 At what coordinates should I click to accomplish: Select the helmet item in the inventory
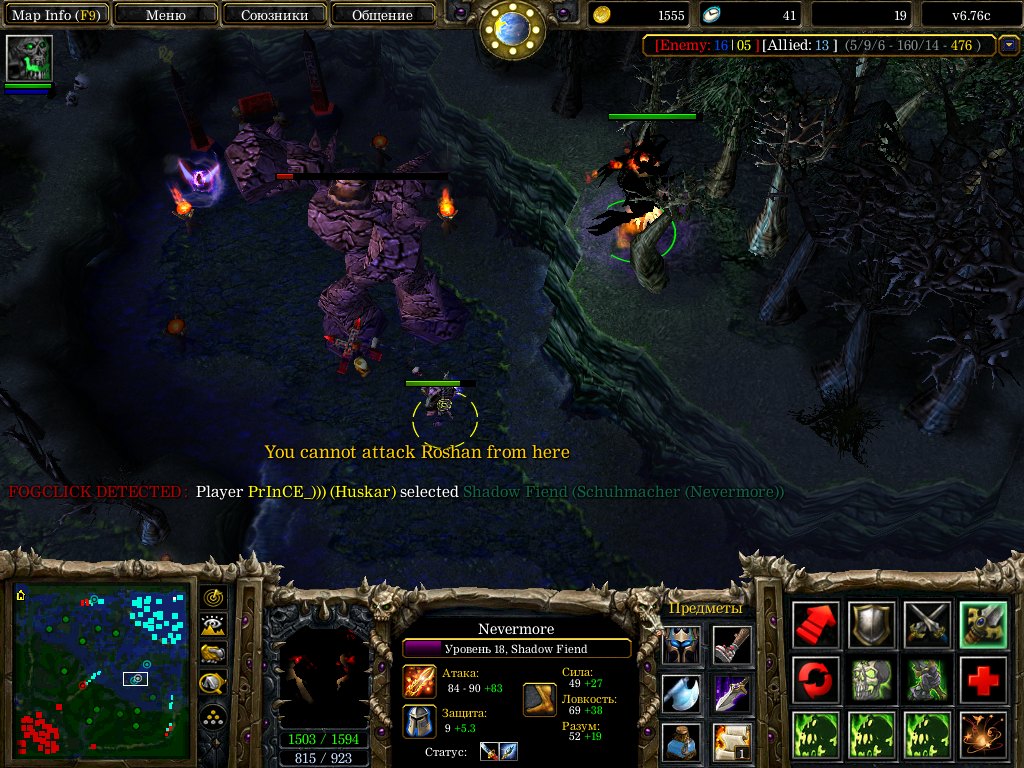point(680,645)
